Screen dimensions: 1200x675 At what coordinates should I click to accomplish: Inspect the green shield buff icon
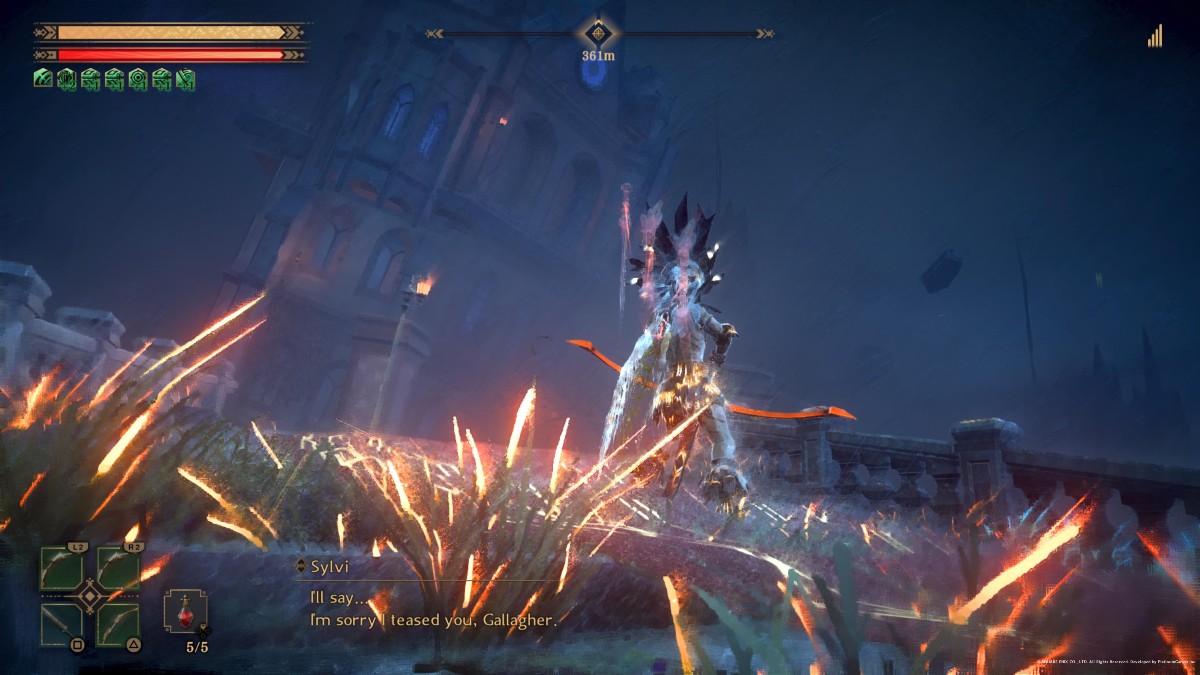(66, 78)
